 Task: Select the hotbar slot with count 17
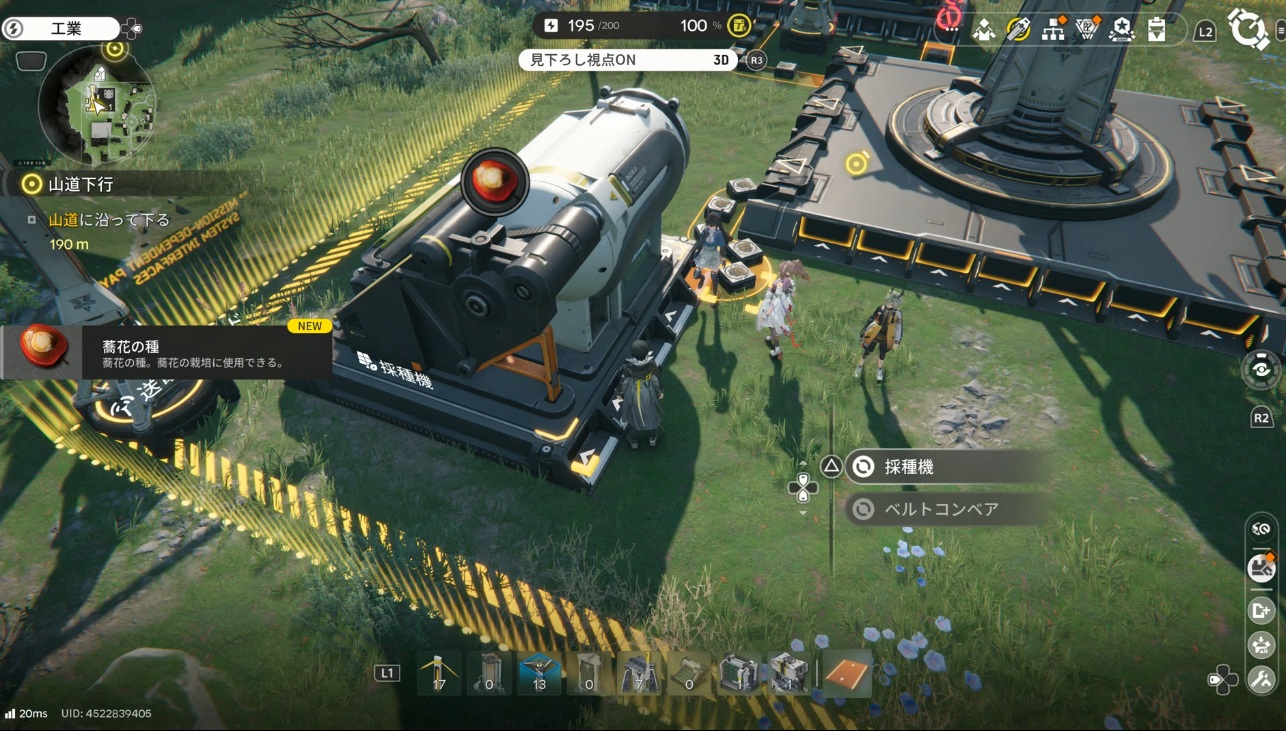click(x=439, y=673)
